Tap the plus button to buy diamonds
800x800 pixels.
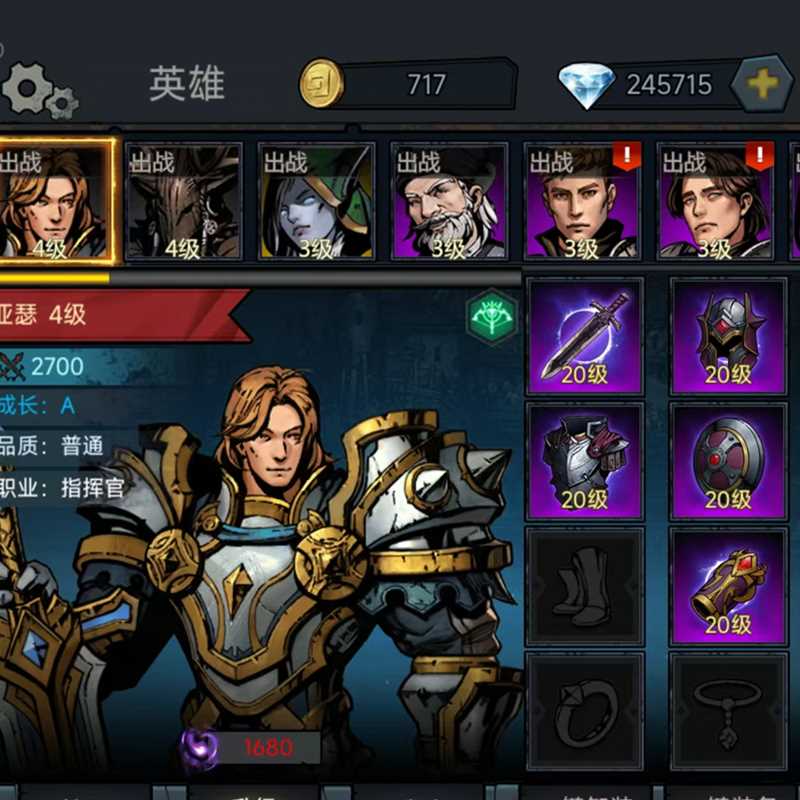pos(762,84)
